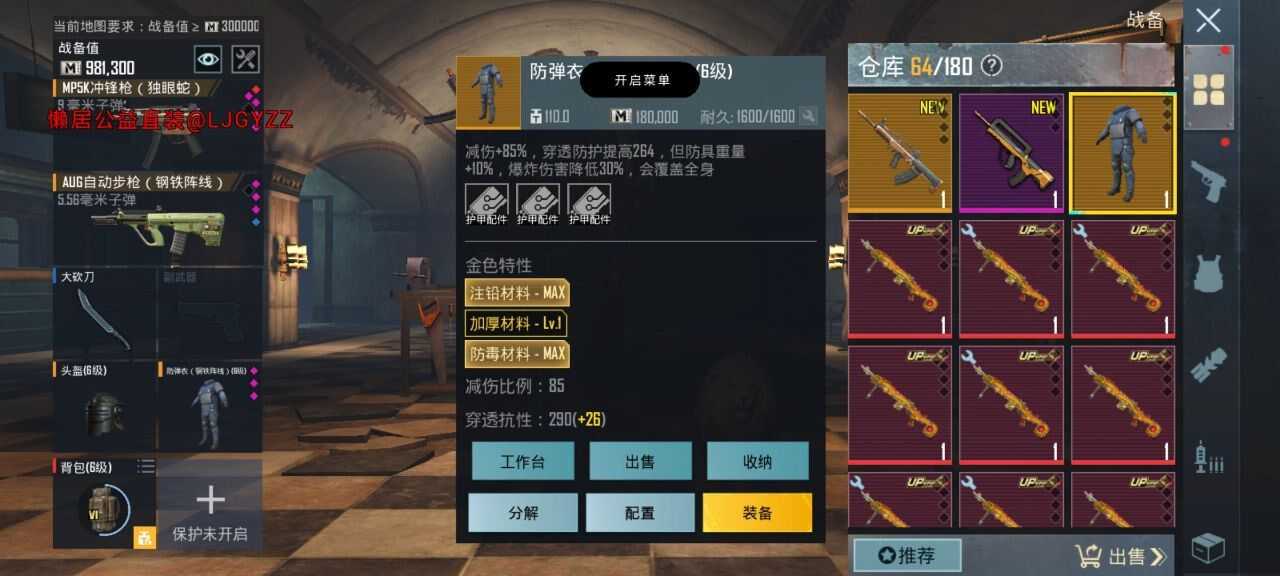This screenshot has height=576, width=1280.
Task: Open the warehouse 出售 cart button
Action: point(1120,556)
